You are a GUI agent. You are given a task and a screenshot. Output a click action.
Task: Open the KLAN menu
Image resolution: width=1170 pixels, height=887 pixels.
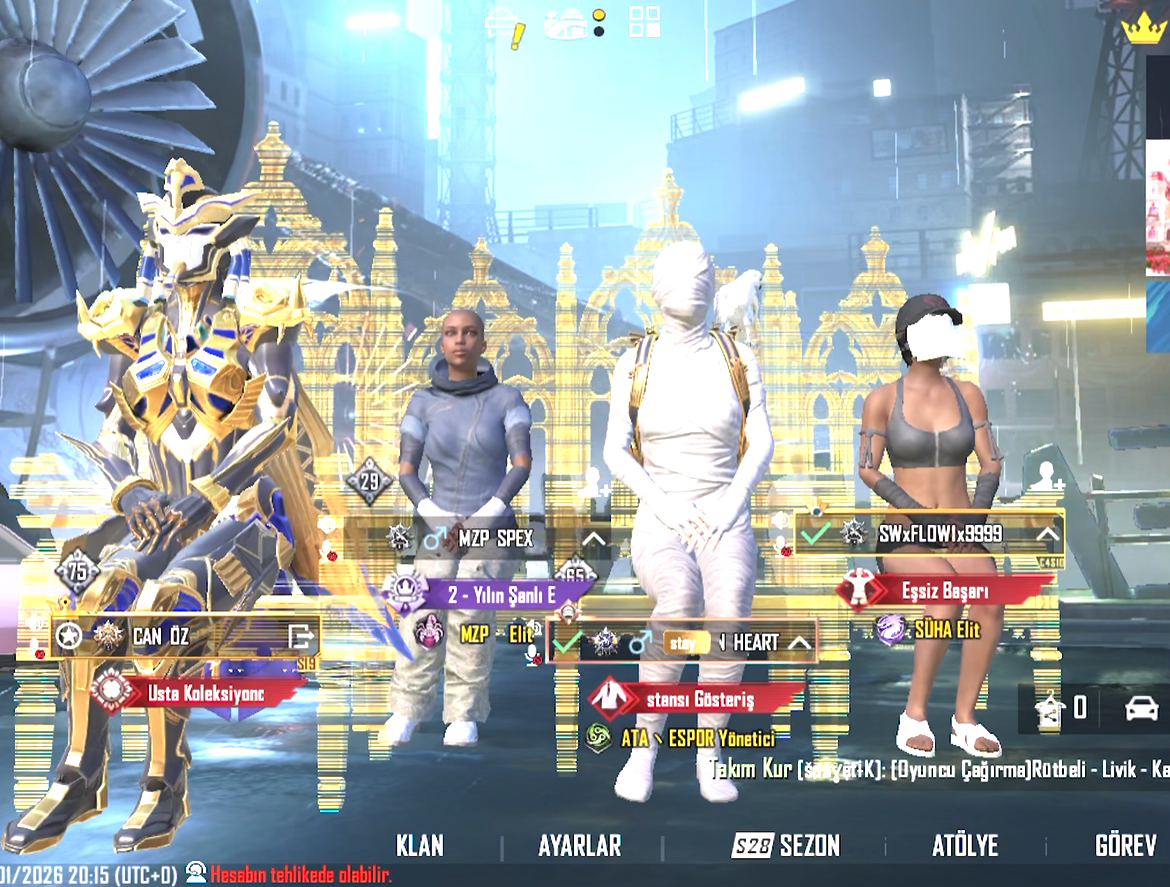coord(419,845)
